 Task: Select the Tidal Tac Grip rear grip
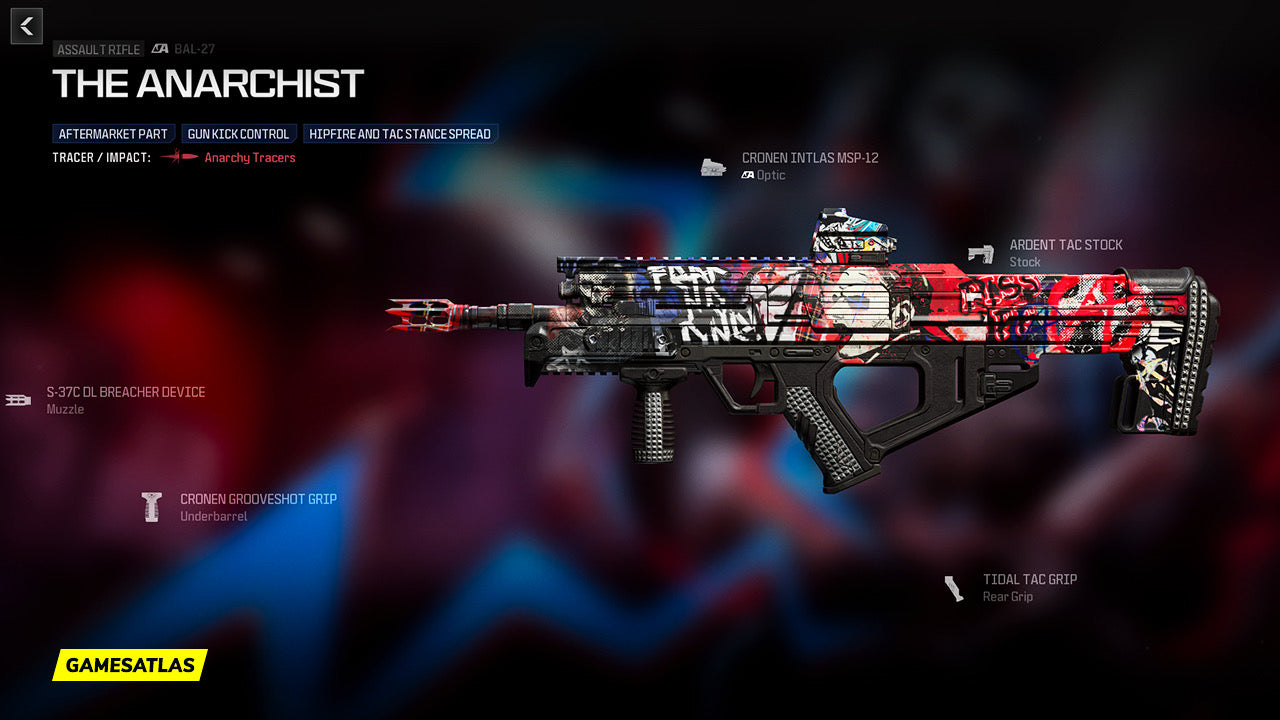[x=1029, y=580]
